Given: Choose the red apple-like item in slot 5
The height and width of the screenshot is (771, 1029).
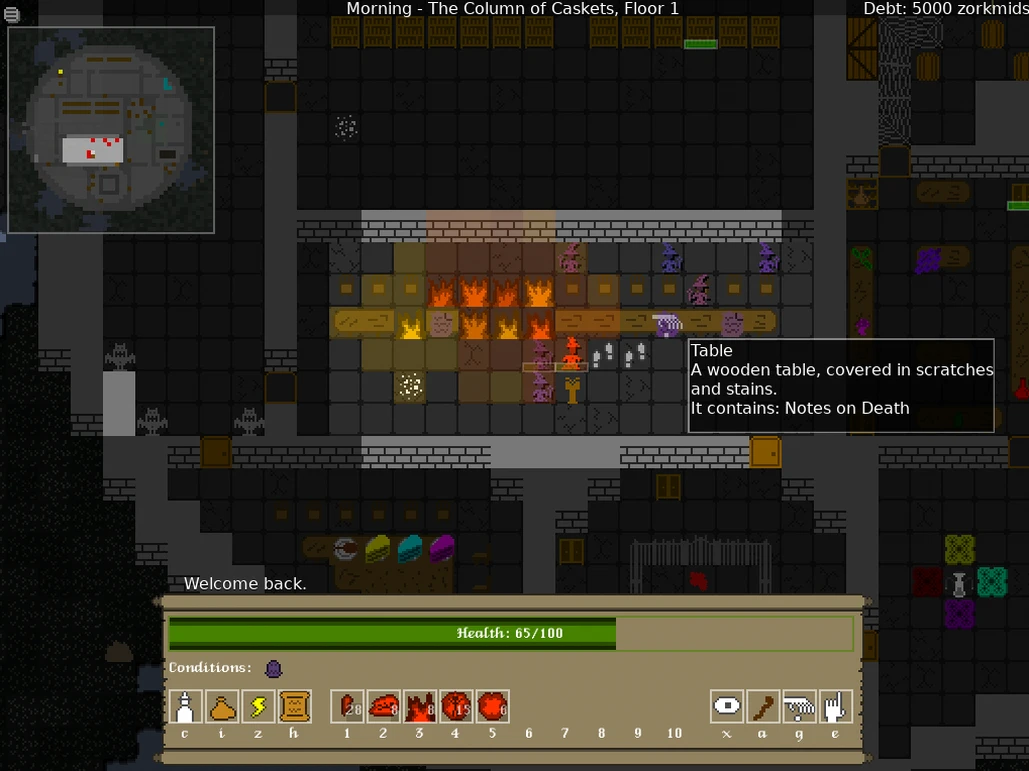Looking at the screenshot, I should 492,706.
